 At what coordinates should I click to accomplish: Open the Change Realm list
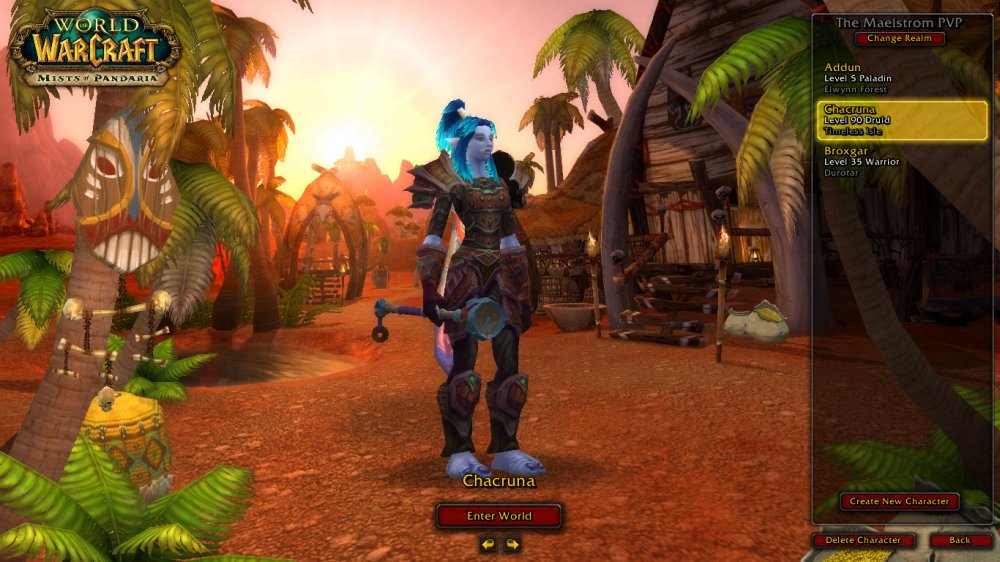899,39
